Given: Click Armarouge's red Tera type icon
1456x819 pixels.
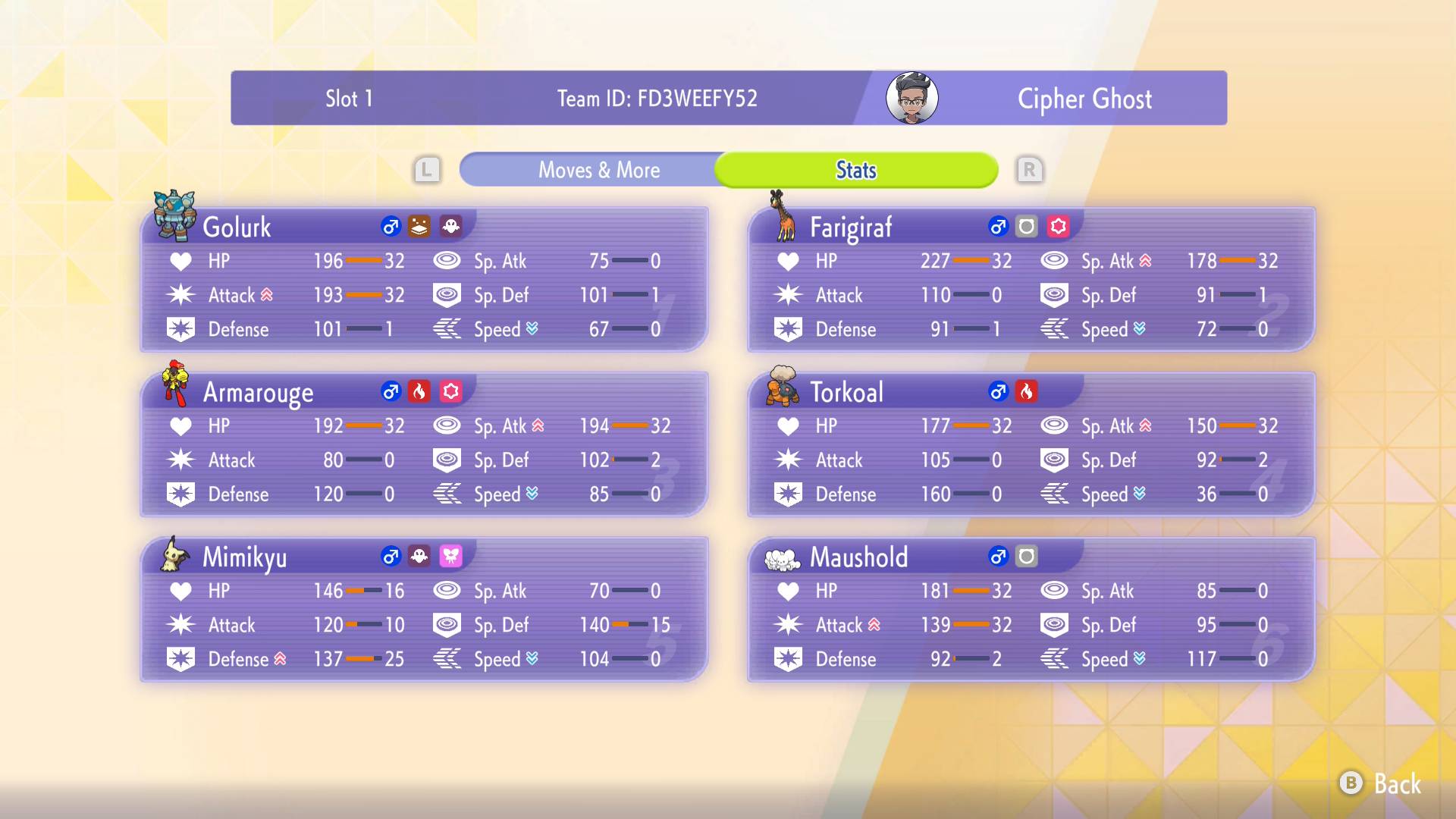Looking at the screenshot, I should [x=451, y=392].
